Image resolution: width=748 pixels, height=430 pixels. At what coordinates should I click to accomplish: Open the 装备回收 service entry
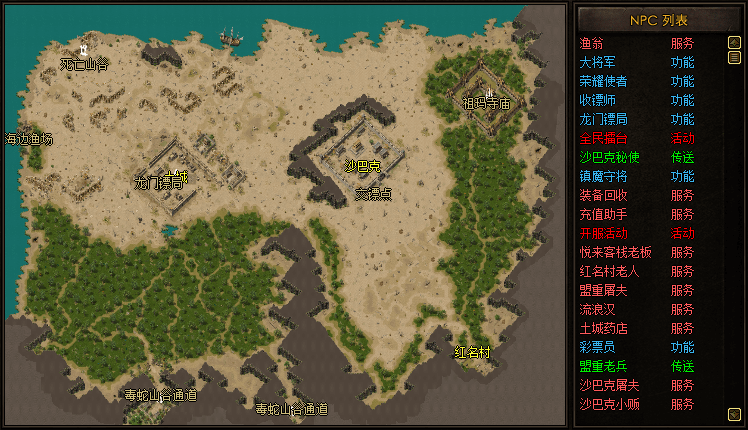[604, 195]
